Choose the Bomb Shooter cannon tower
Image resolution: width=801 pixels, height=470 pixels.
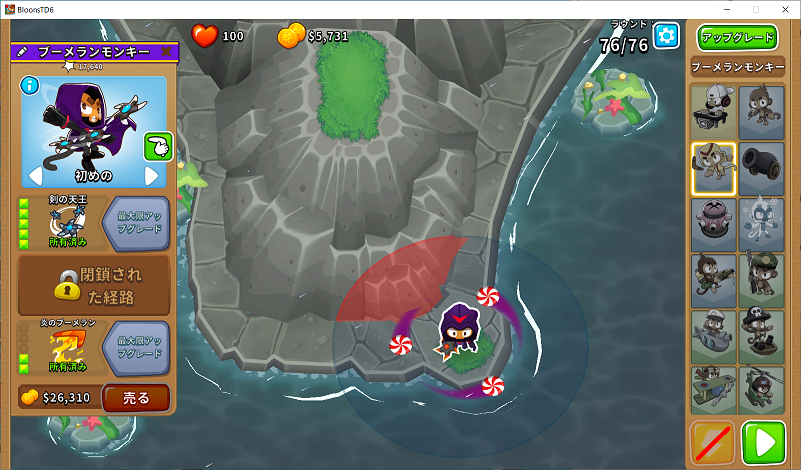(x=762, y=167)
